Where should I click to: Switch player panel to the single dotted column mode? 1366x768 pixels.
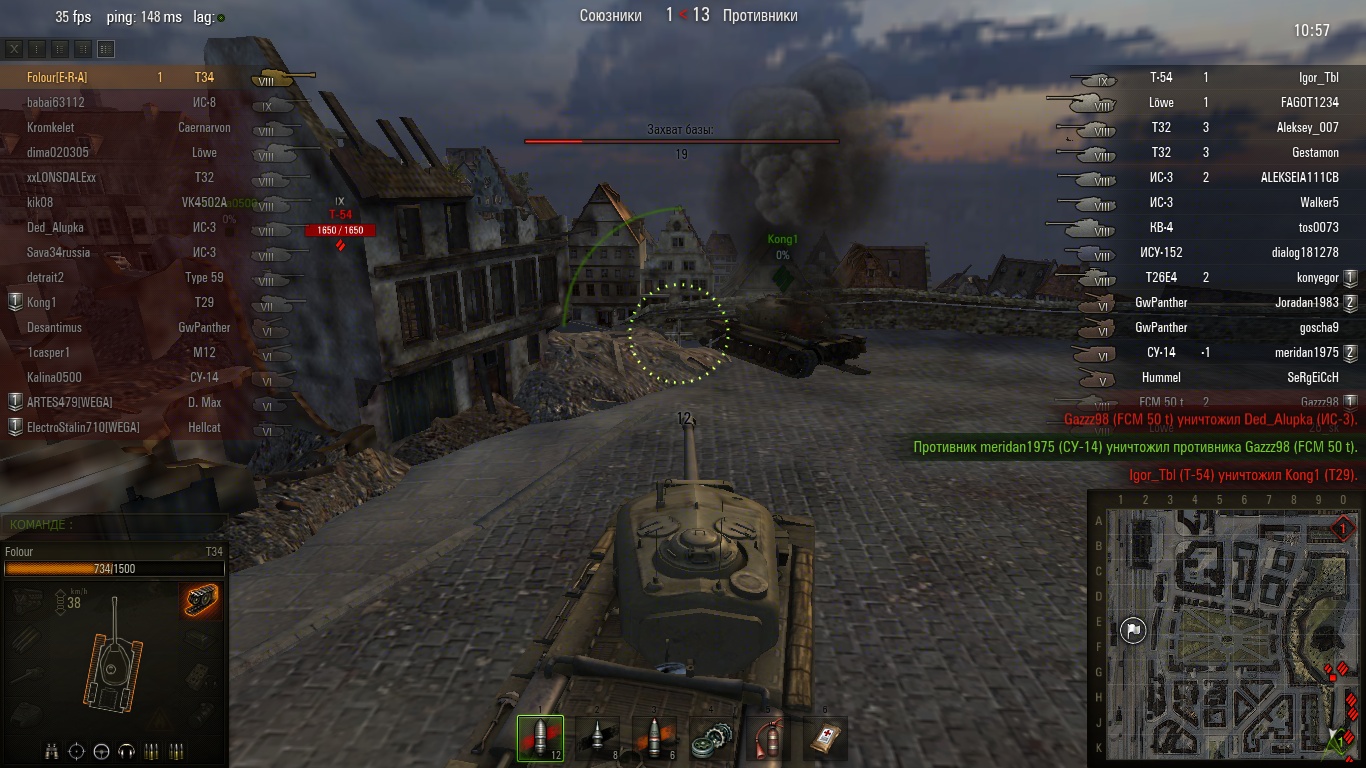click(x=37, y=48)
